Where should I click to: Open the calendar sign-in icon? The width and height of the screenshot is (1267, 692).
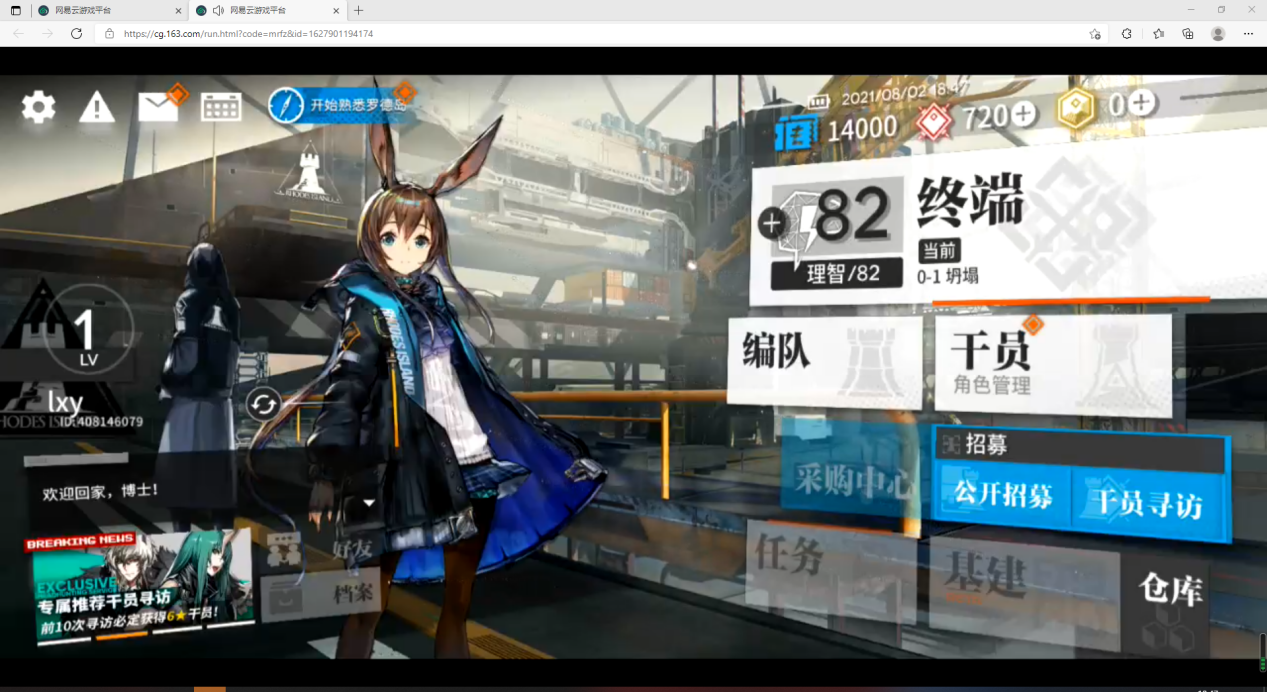tap(221, 107)
